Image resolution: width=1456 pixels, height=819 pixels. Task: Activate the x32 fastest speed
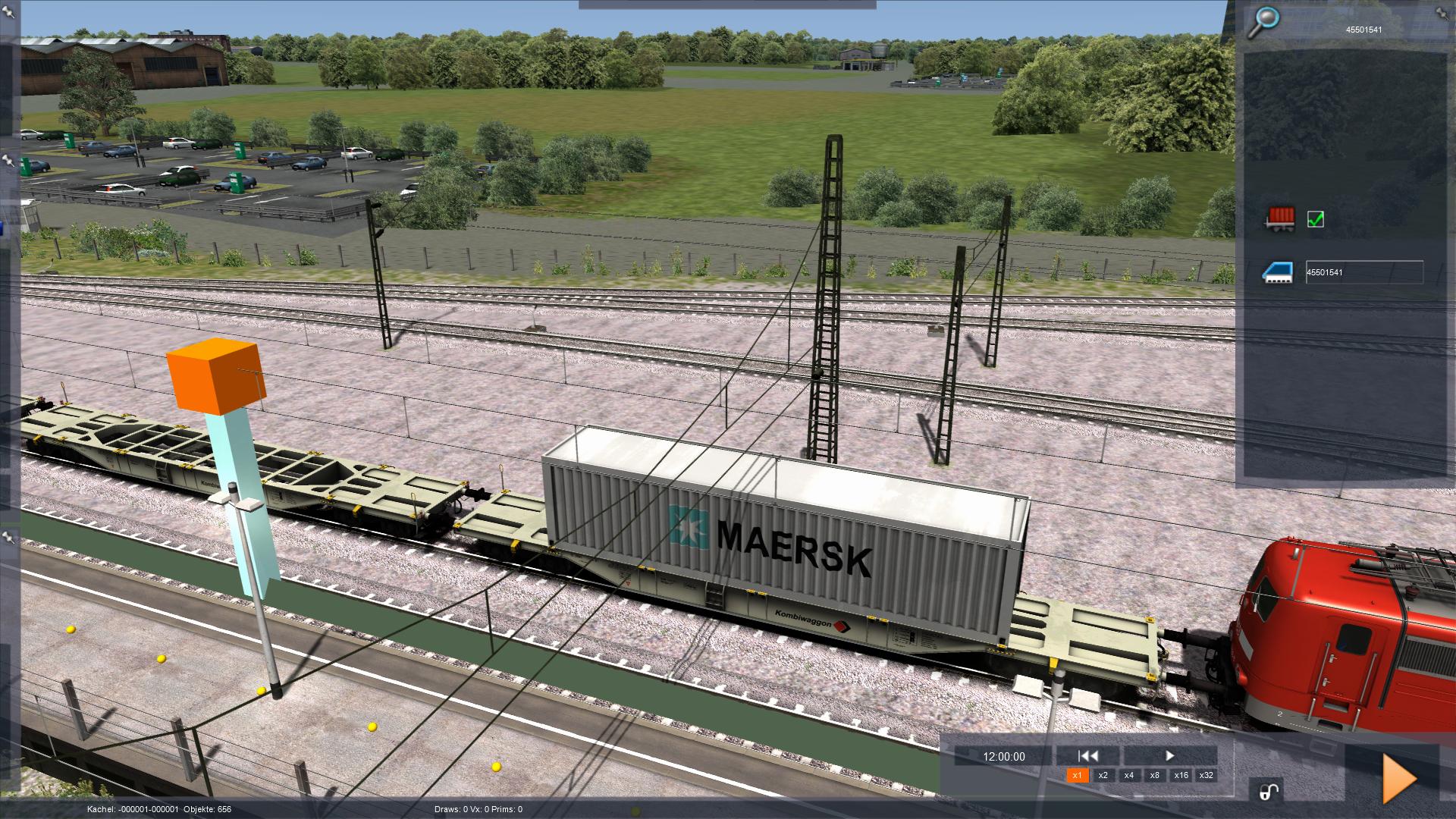[x=1207, y=775]
